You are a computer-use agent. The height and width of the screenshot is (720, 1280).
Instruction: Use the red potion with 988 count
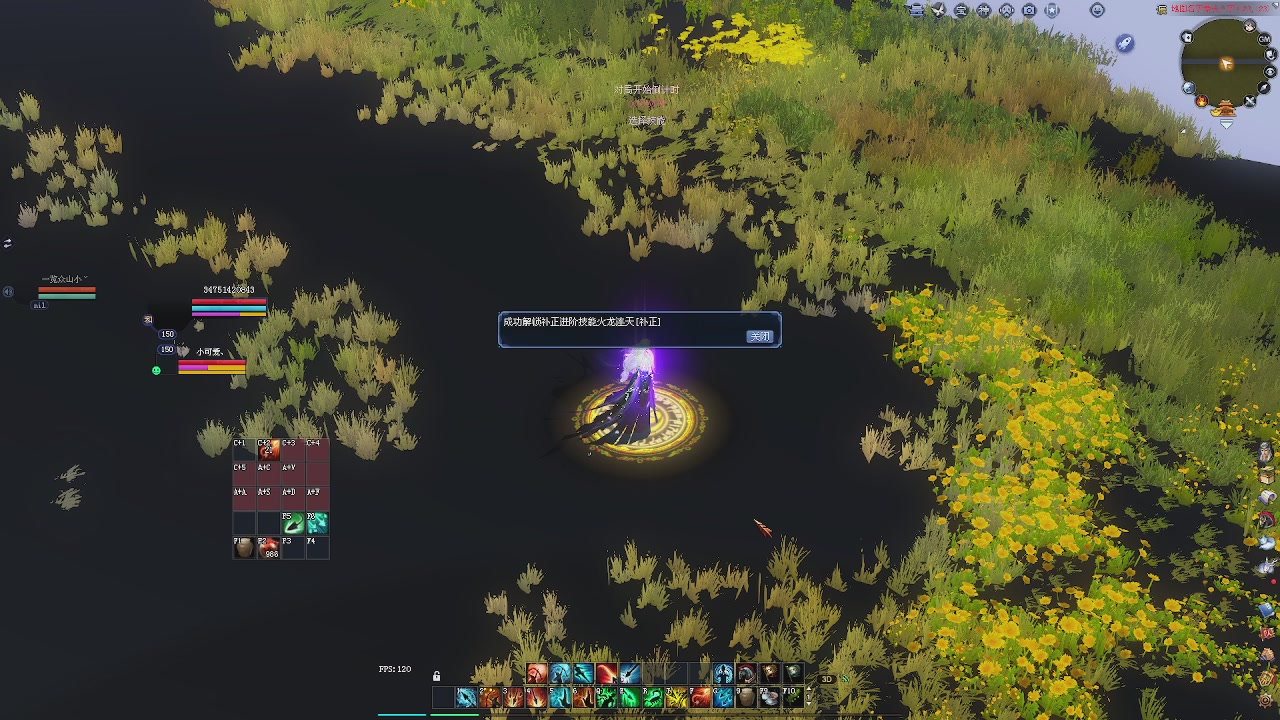pyautogui.click(x=268, y=547)
